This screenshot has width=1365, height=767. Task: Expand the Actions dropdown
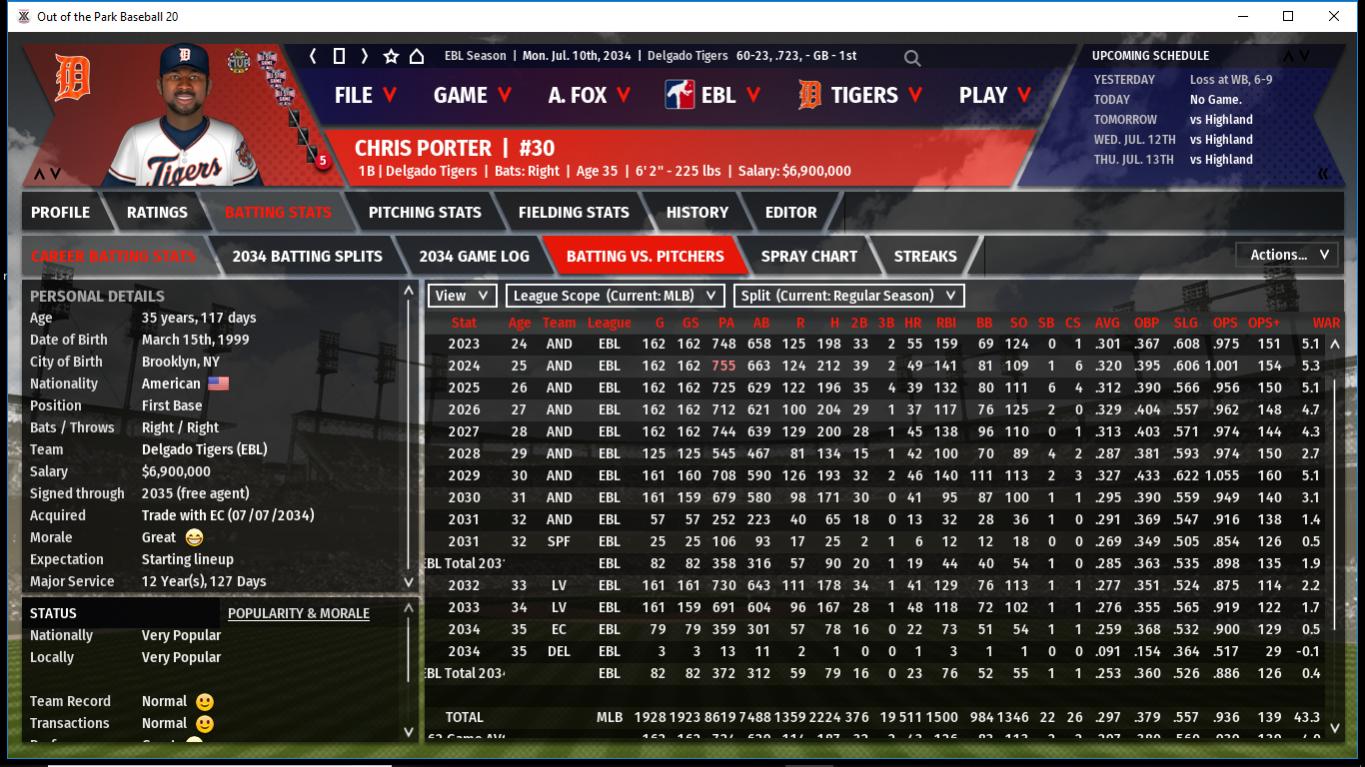(x=1288, y=255)
